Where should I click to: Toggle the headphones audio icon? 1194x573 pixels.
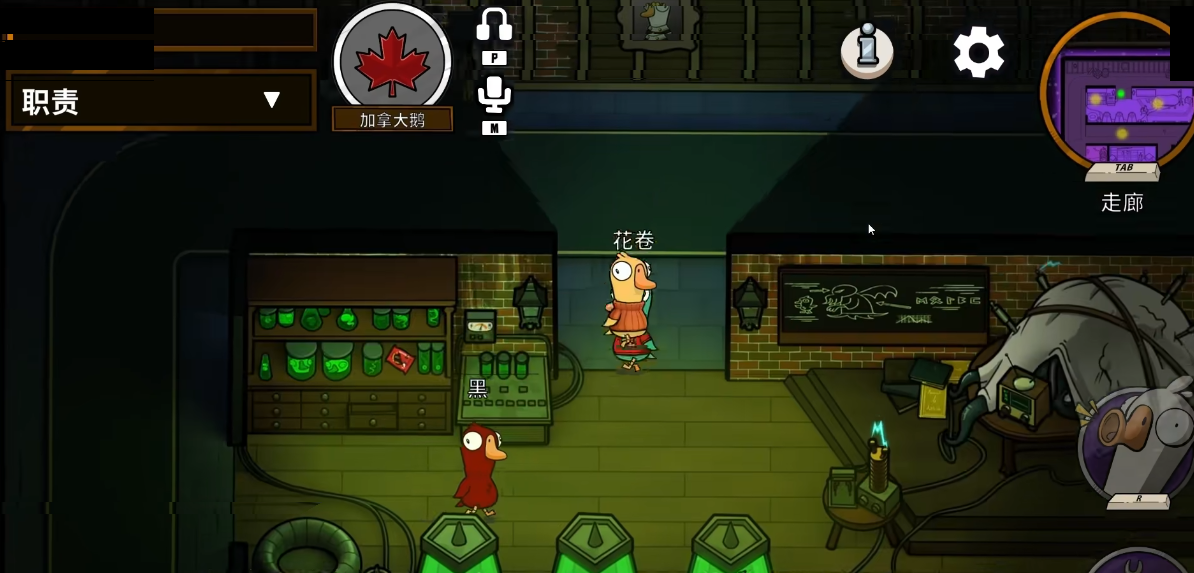(494, 26)
